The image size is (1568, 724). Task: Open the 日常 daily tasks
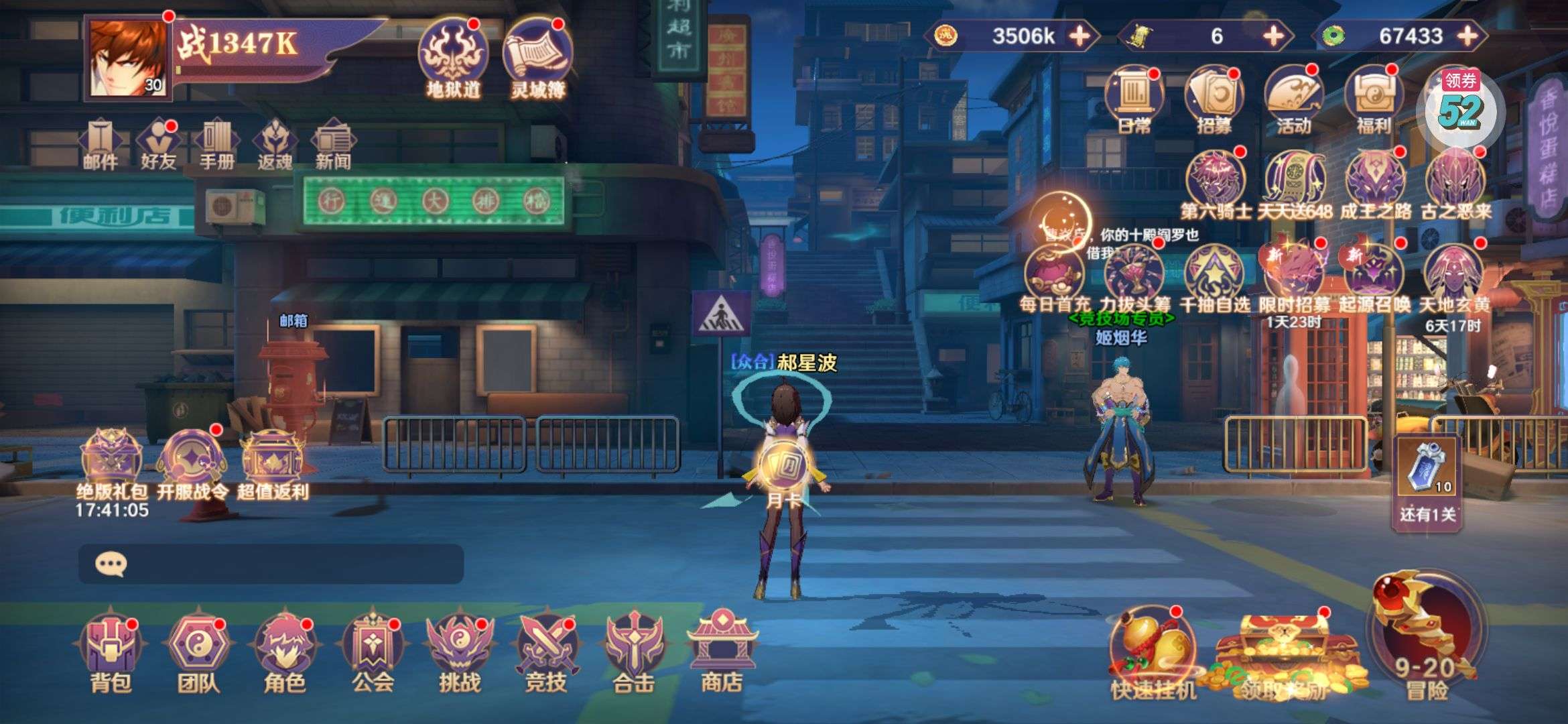coord(1134,101)
